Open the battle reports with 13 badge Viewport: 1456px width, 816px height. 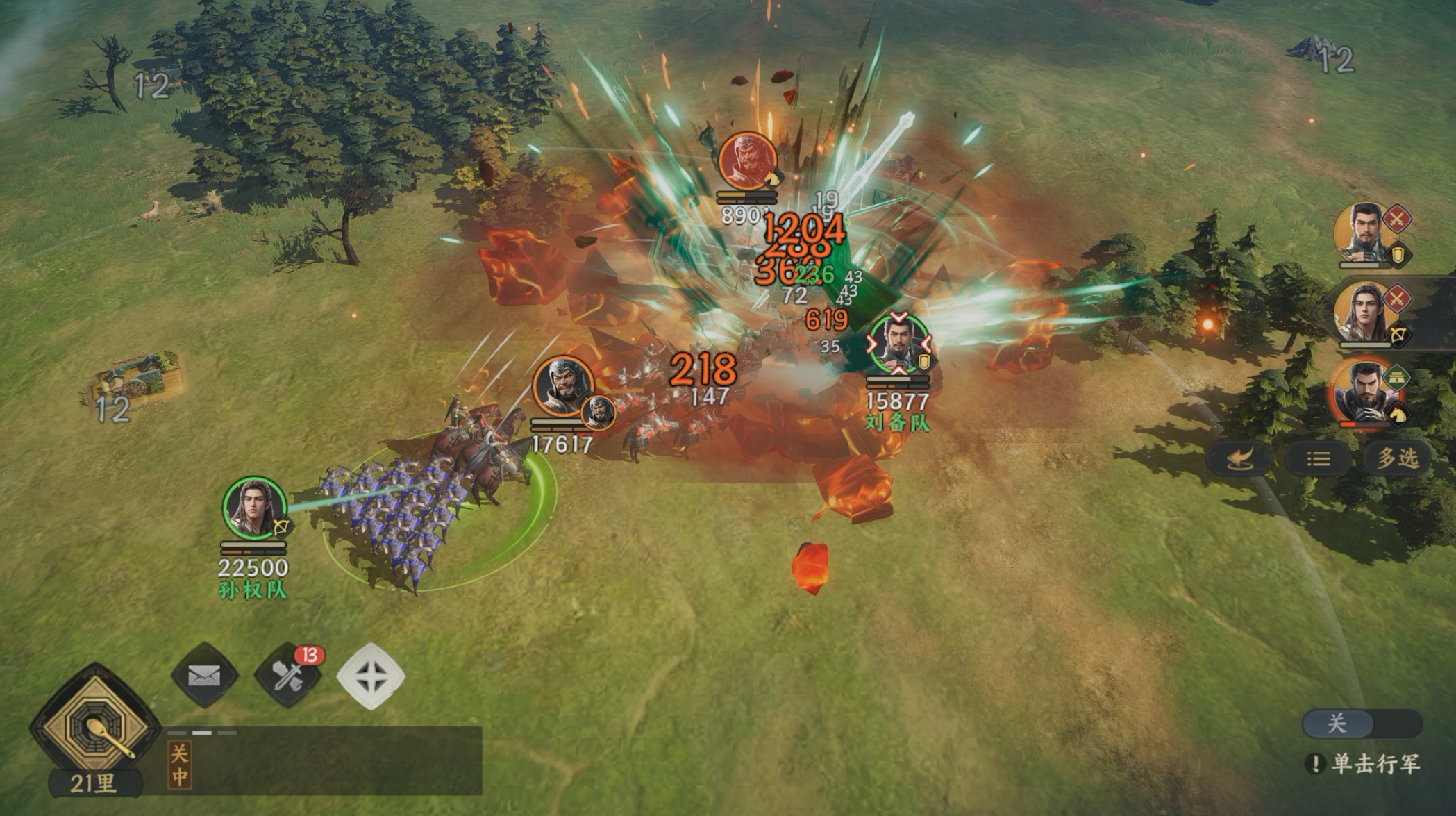(288, 676)
